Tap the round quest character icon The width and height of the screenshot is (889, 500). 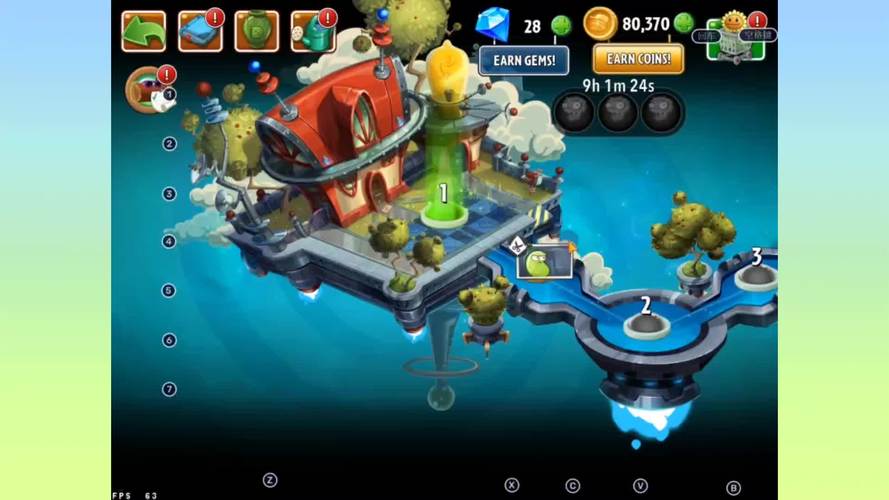click(x=146, y=88)
